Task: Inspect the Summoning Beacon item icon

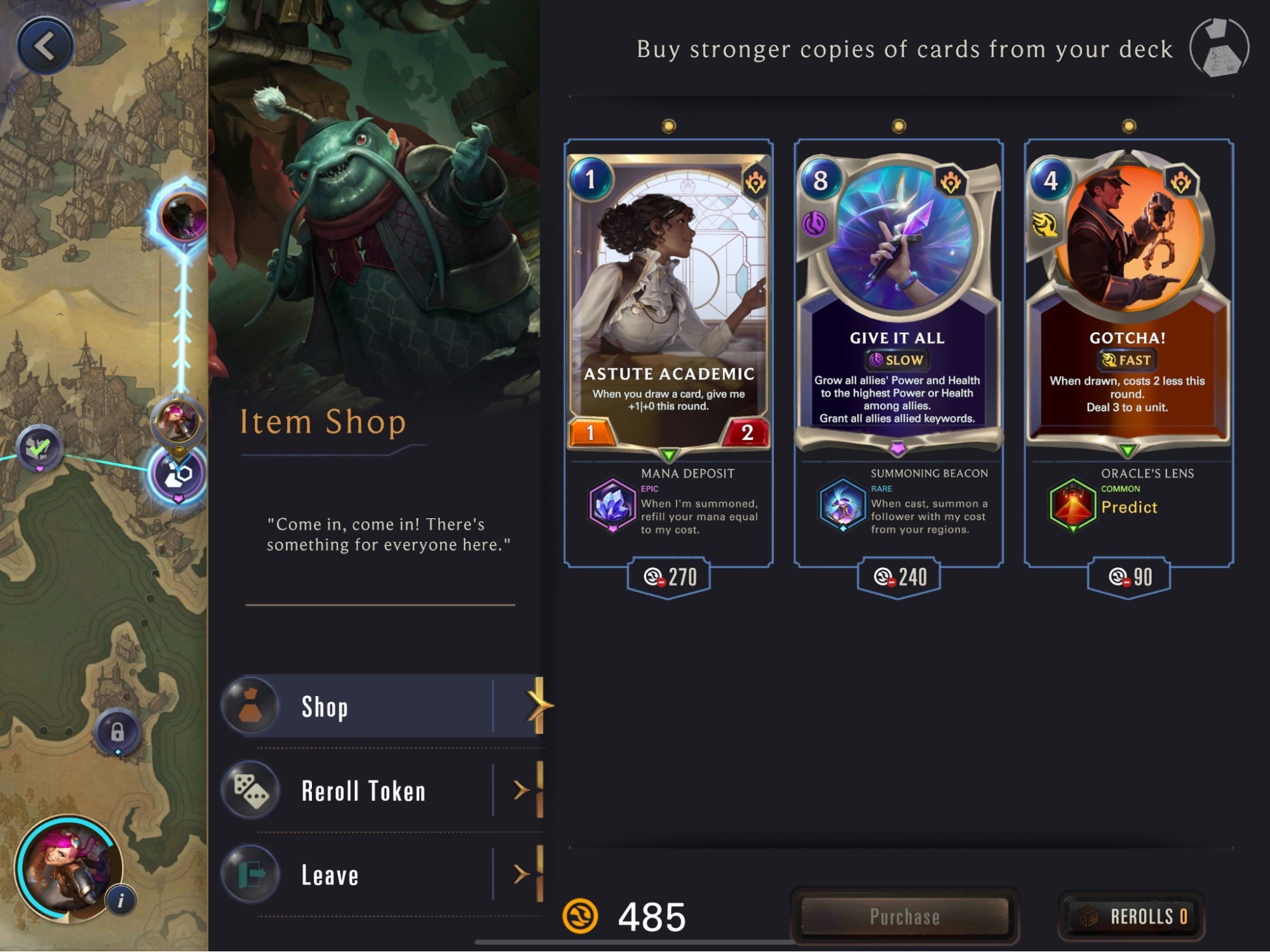Action: pyautogui.click(x=842, y=505)
